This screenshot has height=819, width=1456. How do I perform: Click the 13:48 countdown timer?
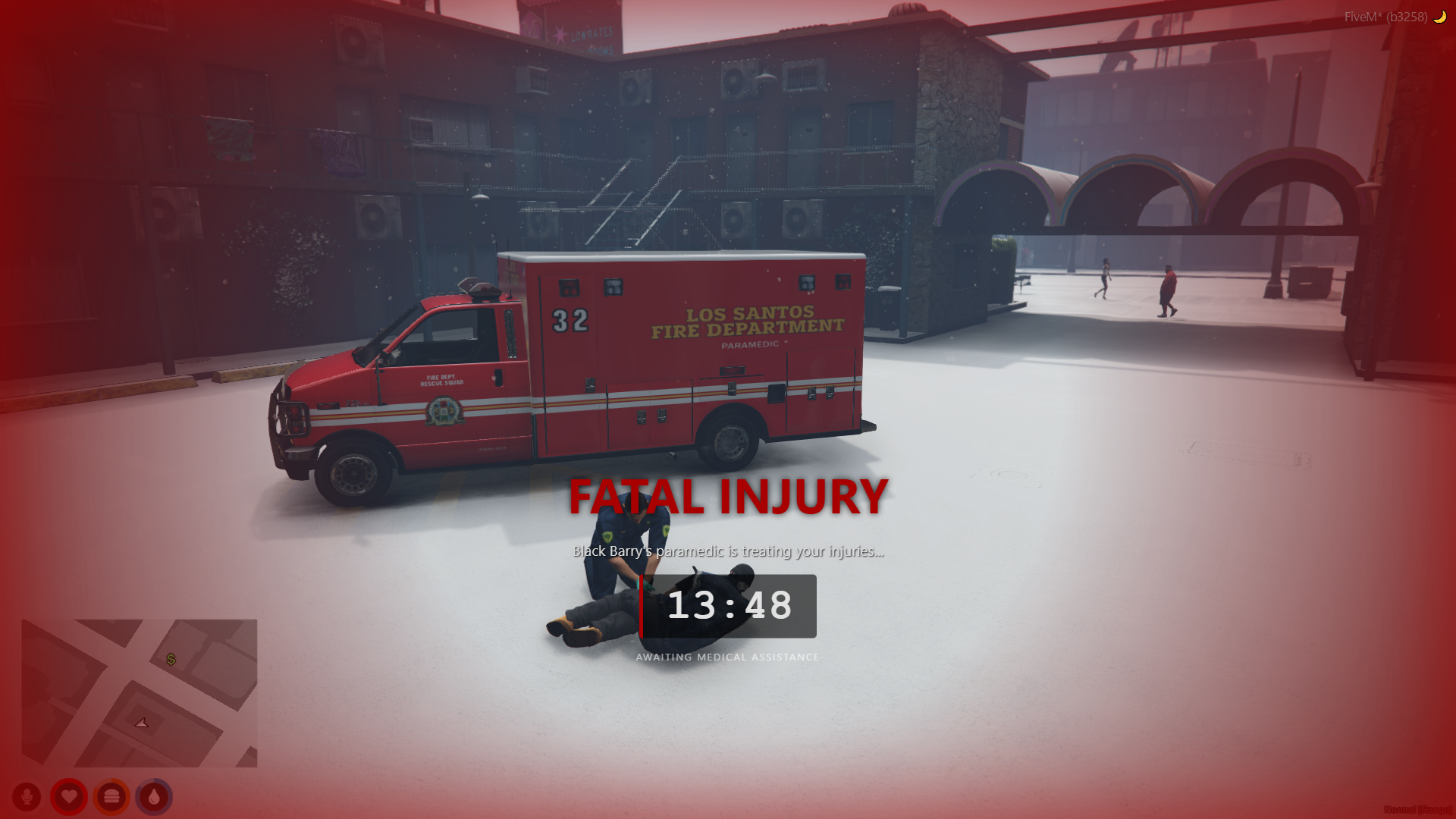pyautogui.click(x=732, y=606)
